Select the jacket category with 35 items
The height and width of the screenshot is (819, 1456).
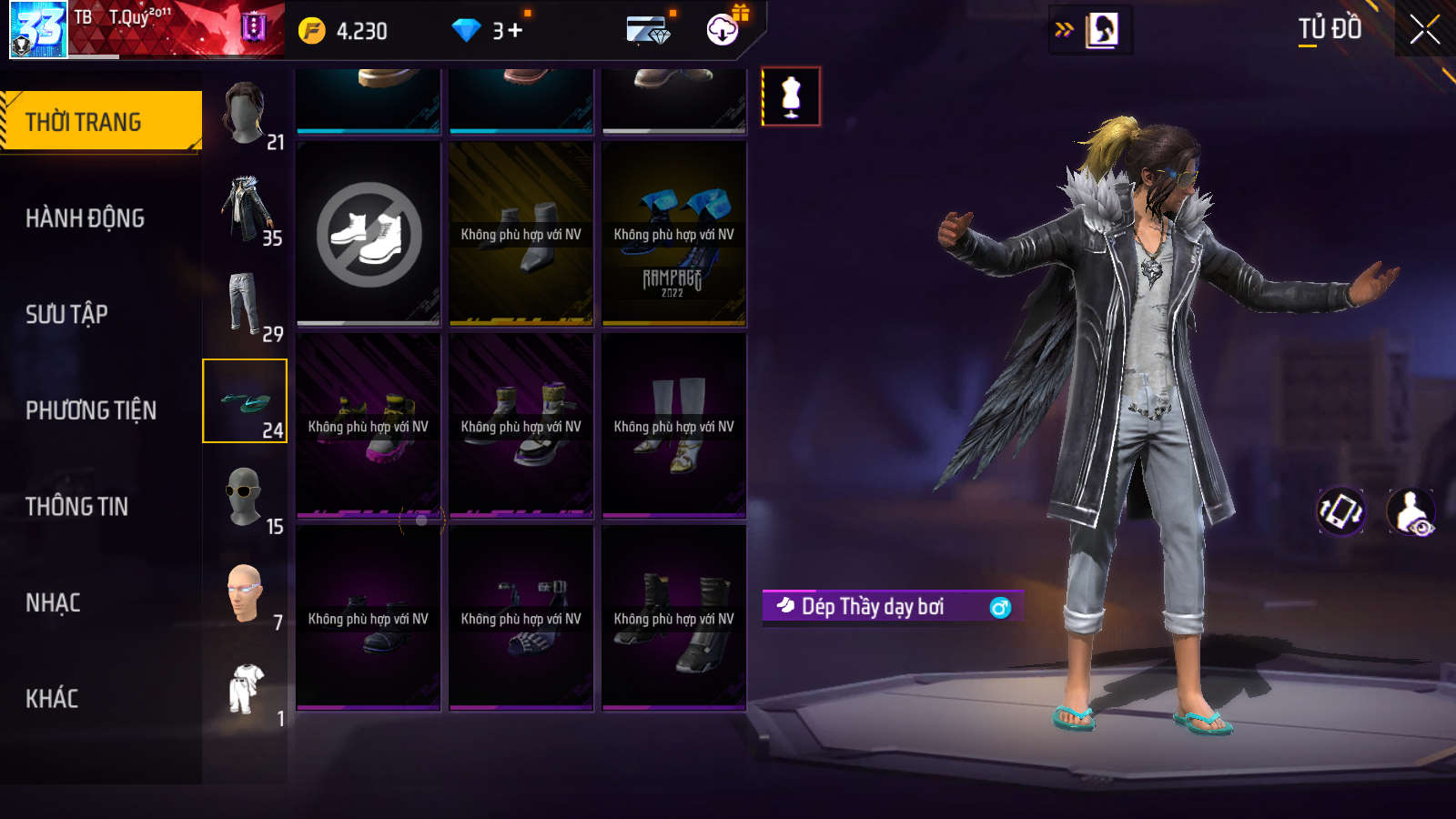click(246, 211)
